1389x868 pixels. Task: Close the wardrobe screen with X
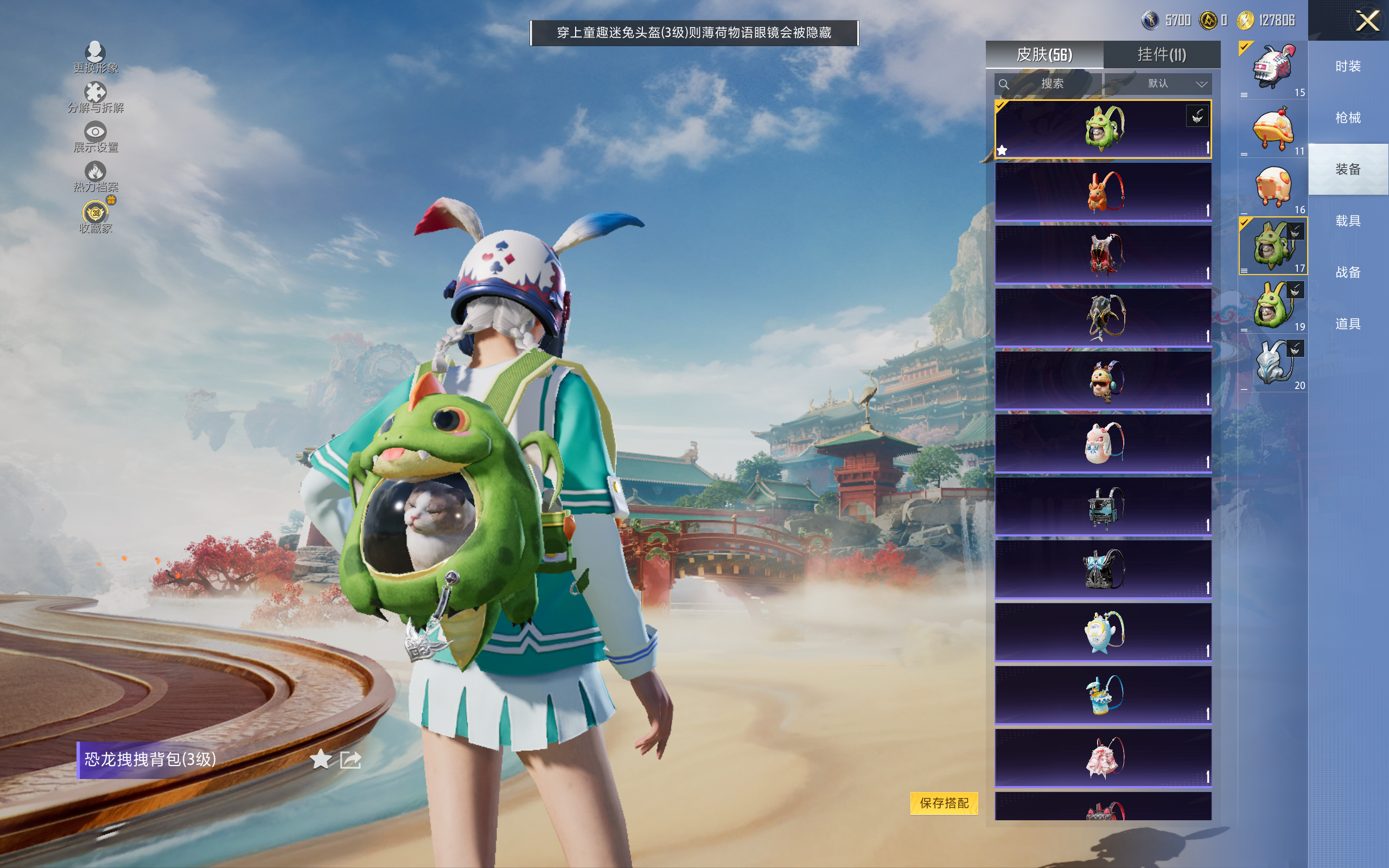point(1367,21)
